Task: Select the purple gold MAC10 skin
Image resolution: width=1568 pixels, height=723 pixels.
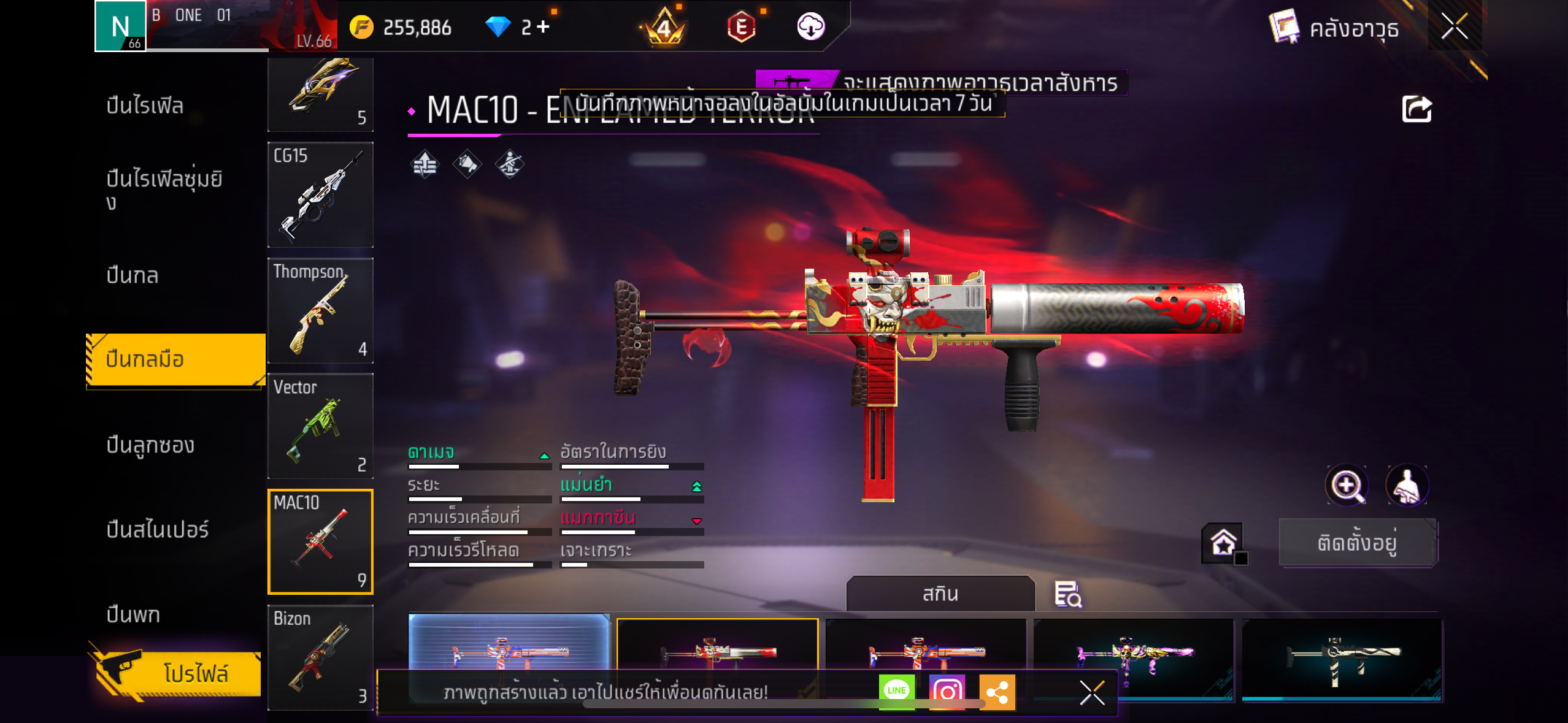Action: click(x=1133, y=650)
